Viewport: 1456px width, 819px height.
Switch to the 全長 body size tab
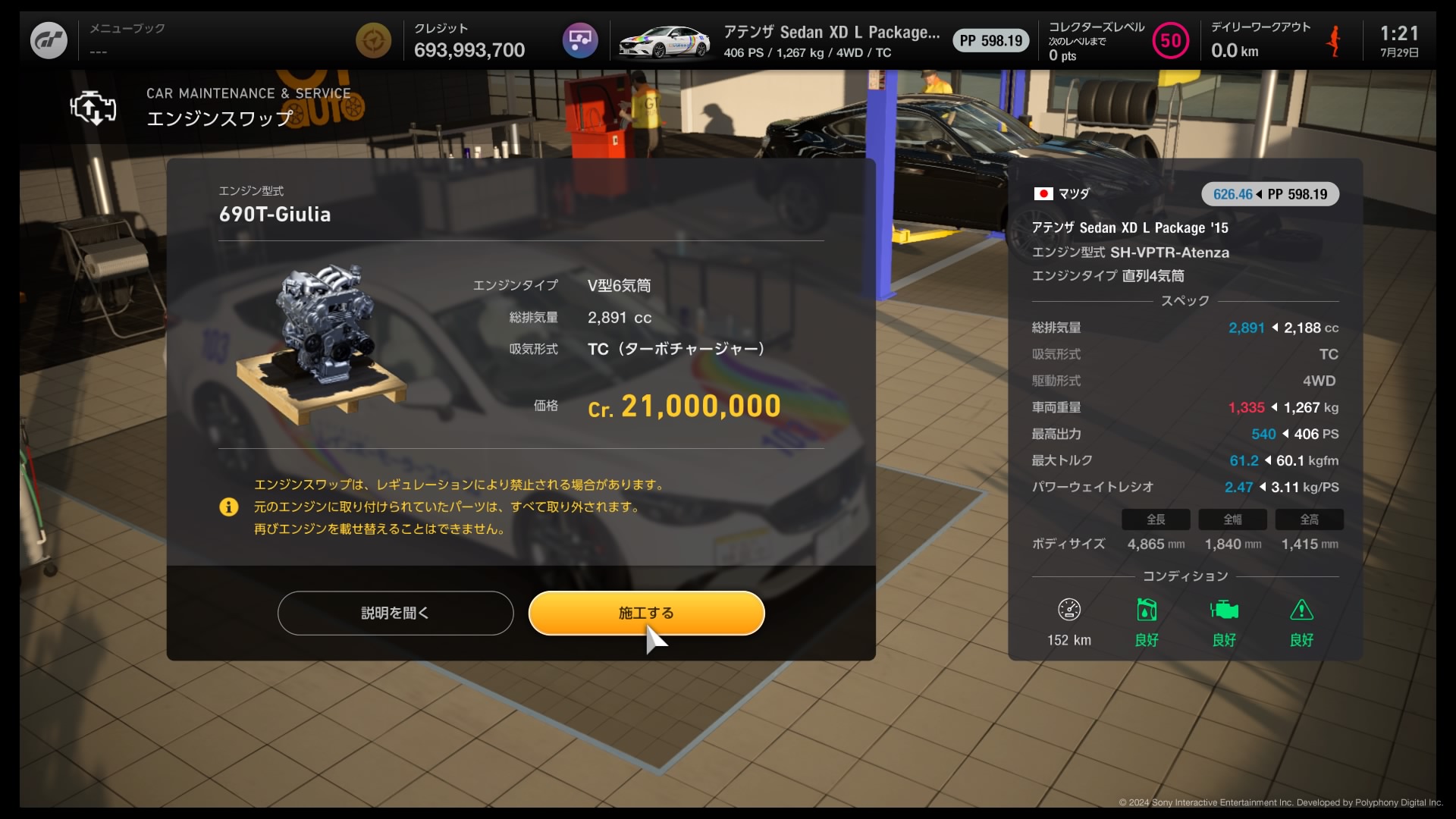pyautogui.click(x=1156, y=519)
